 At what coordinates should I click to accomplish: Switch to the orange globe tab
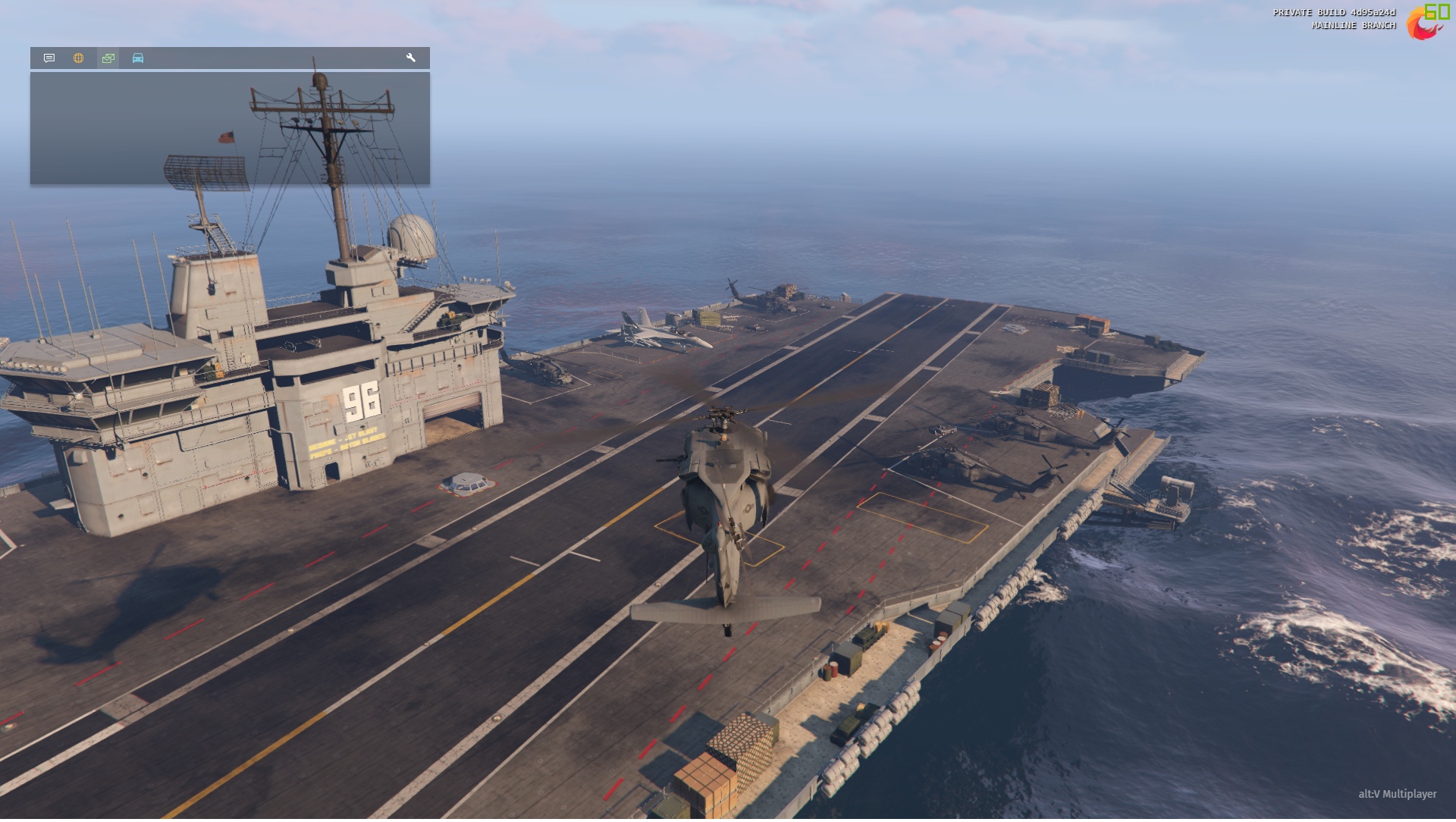coord(78,58)
